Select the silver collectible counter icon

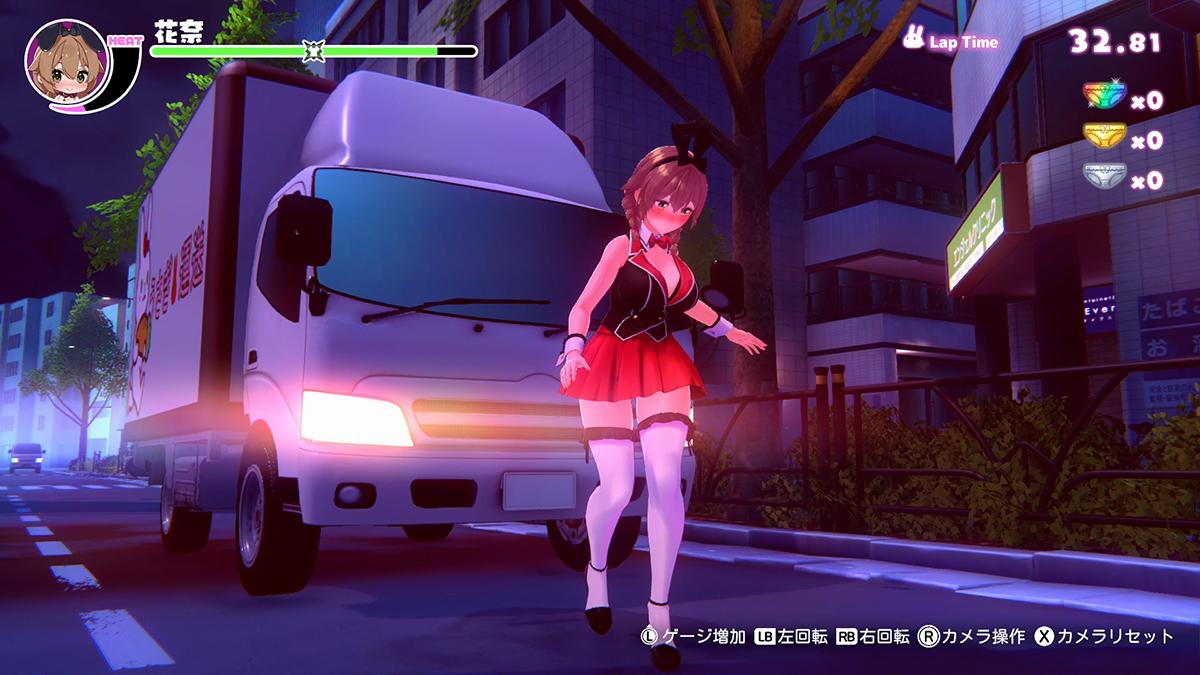1104,177
